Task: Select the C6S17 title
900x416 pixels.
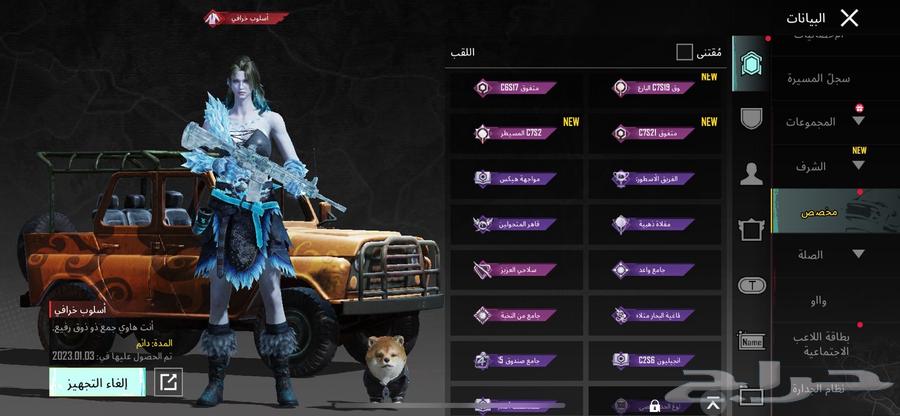Action: pos(515,87)
